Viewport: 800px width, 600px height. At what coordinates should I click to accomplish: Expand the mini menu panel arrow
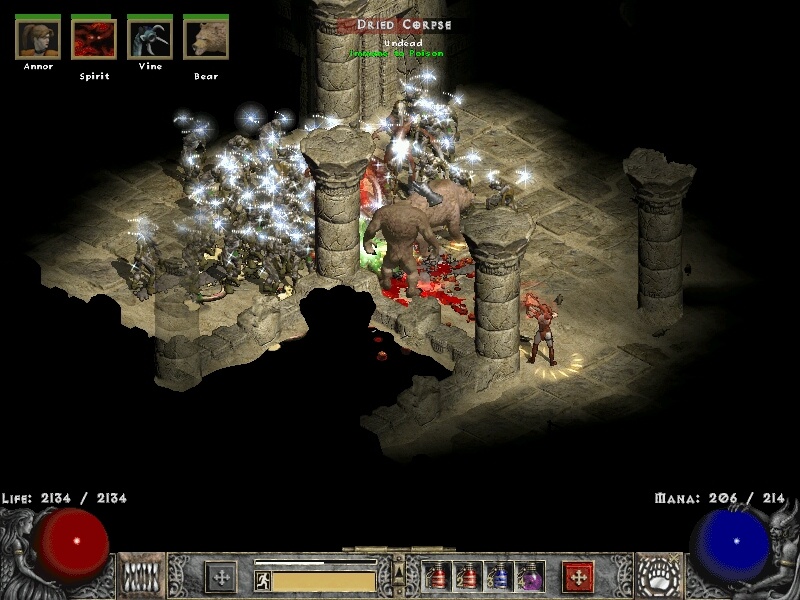[x=399, y=572]
